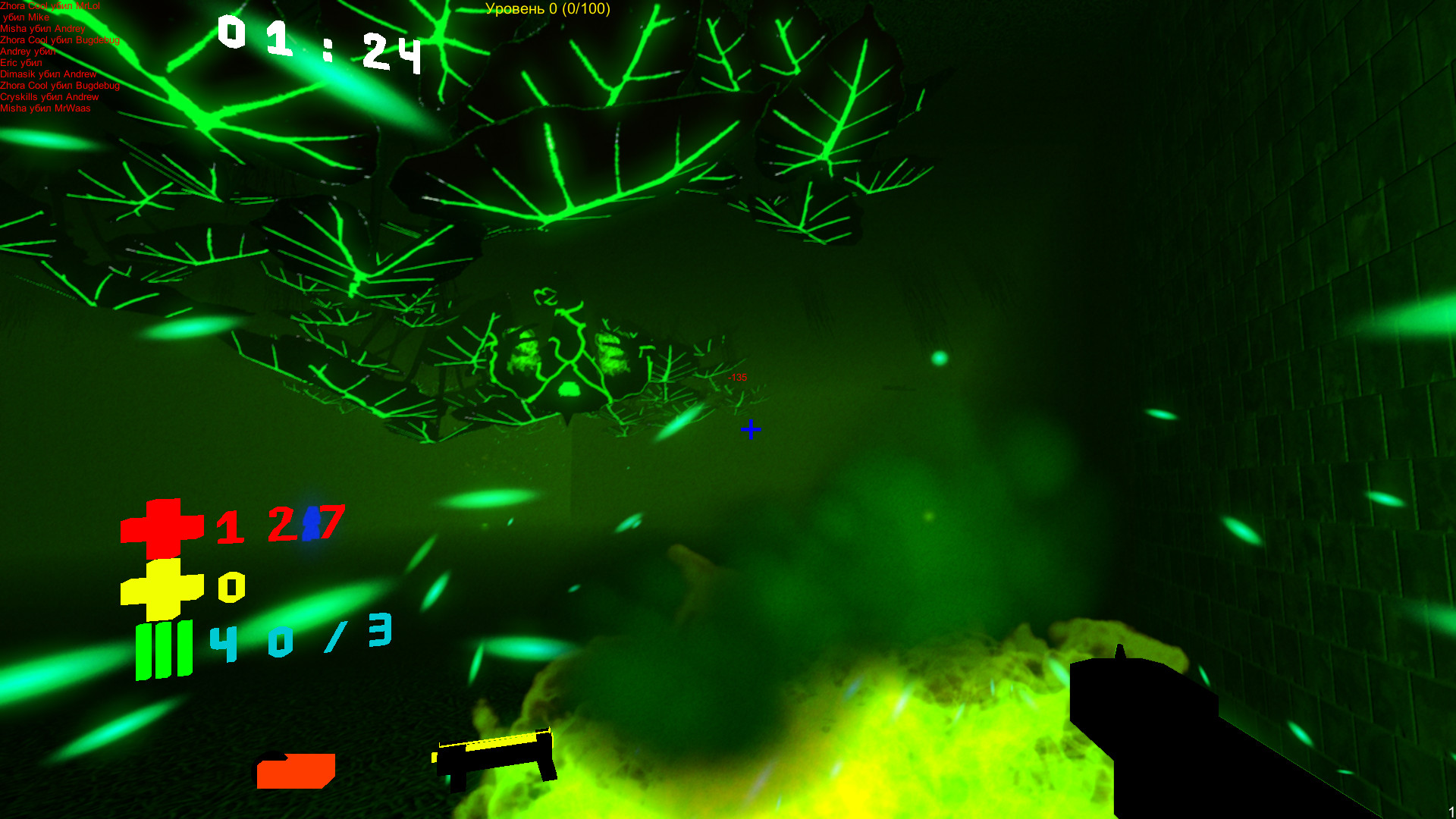Select the Zhora Cool убил MrLol entry
The height and width of the screenshot is (819, 1456).
tap(52, 5)
